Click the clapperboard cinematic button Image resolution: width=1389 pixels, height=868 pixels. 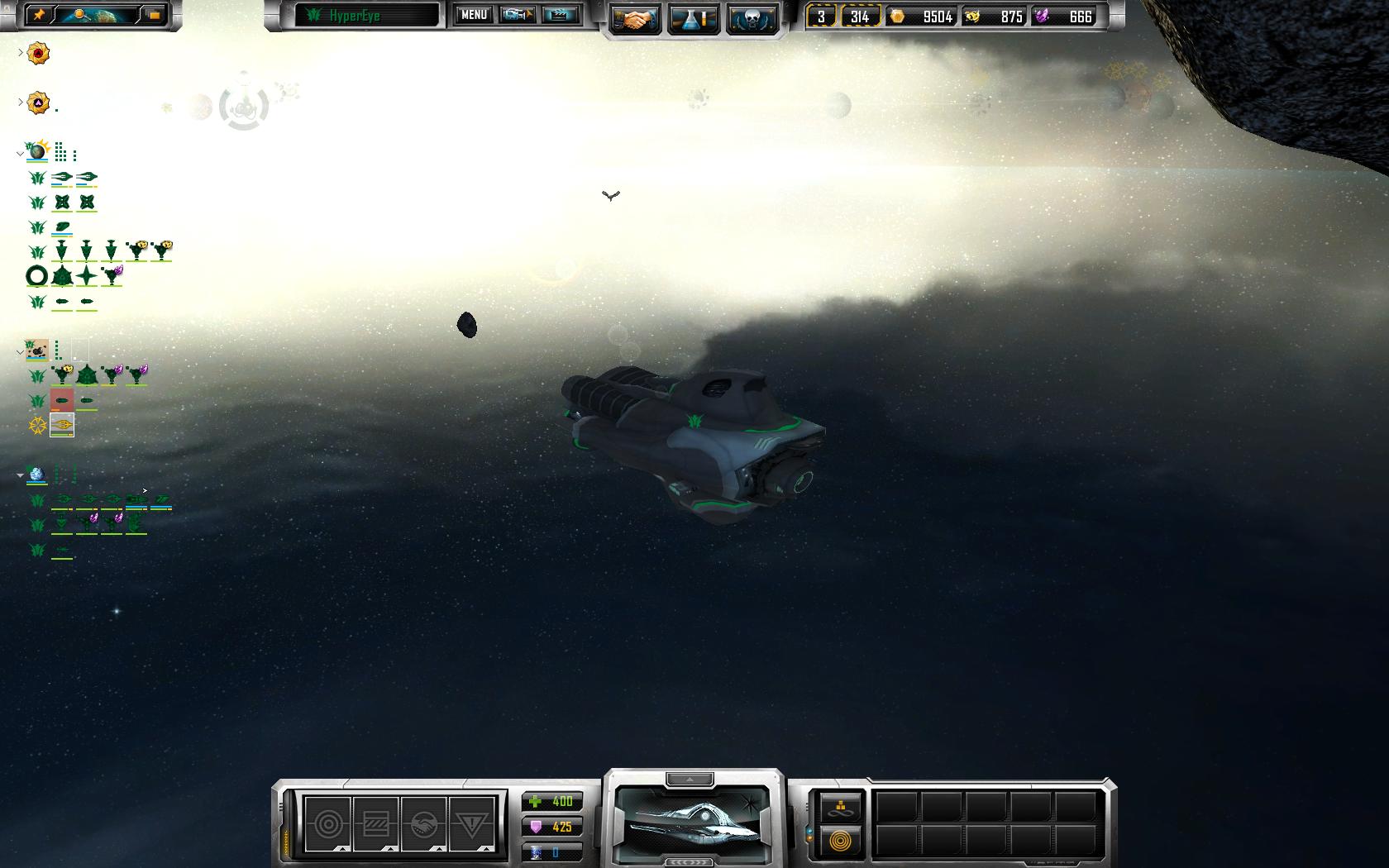561,15
